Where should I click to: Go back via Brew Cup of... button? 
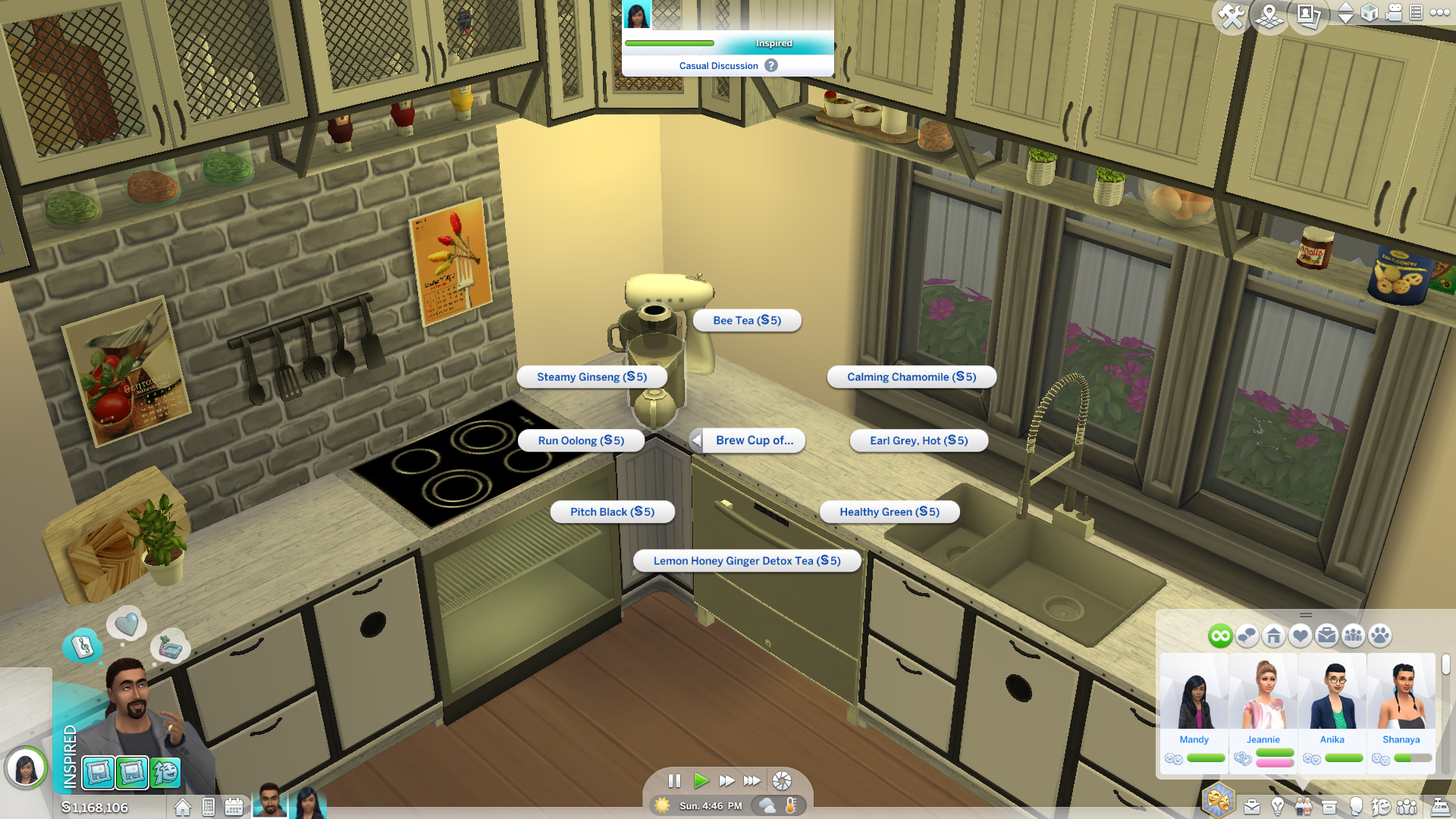pos(747,441)
